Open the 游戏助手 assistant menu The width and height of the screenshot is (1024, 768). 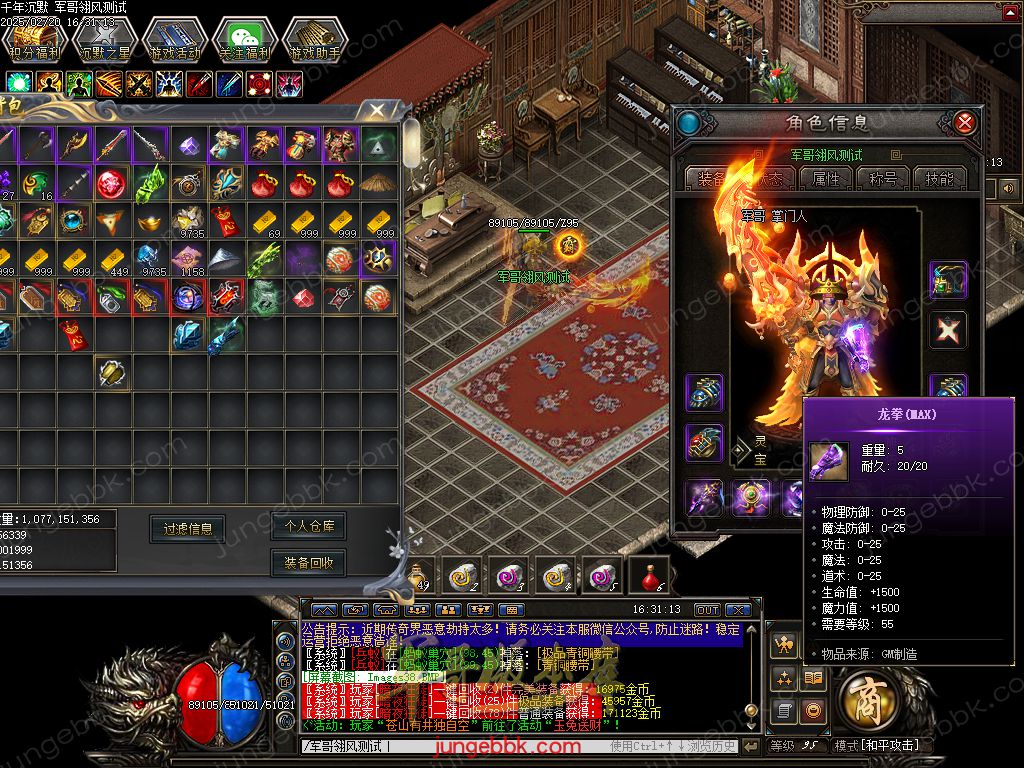pyautogui.click(x=314, y=40)
